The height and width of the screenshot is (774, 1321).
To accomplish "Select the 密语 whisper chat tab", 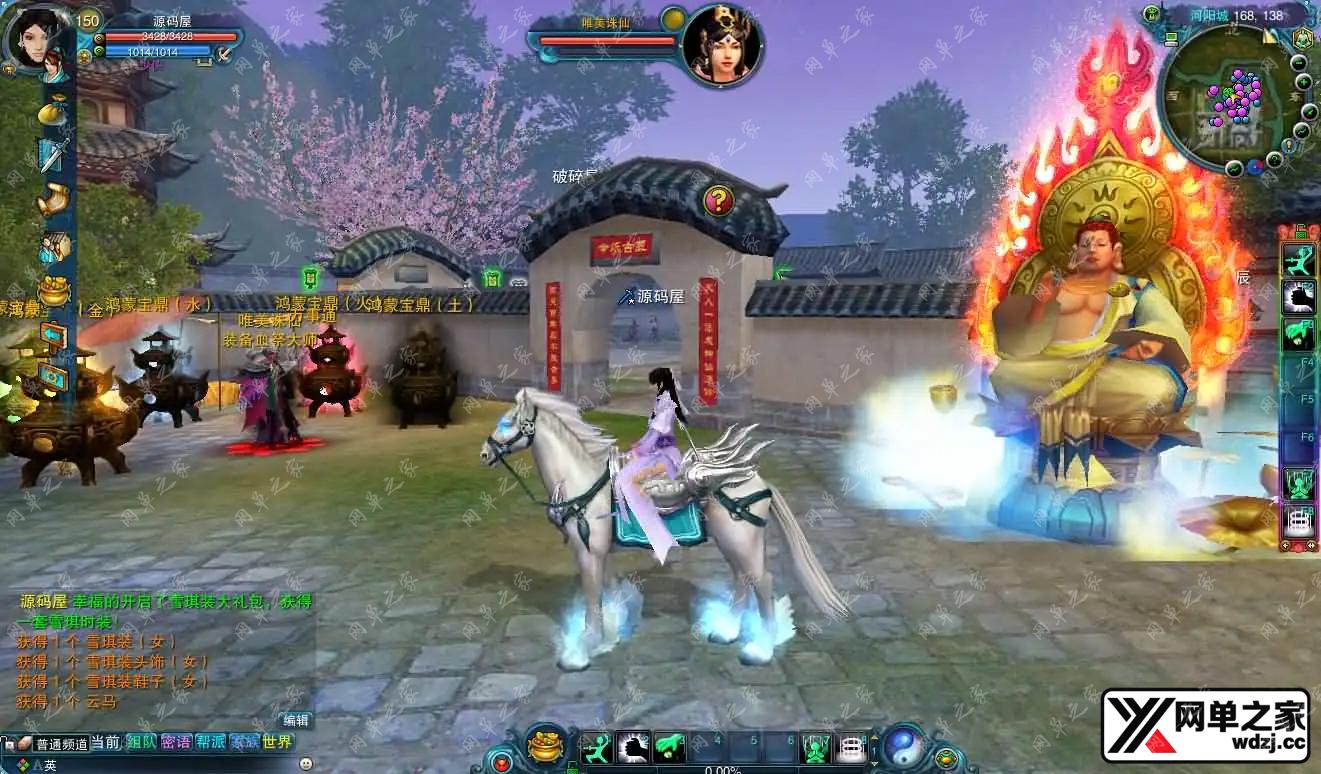I will coord(175,742).
